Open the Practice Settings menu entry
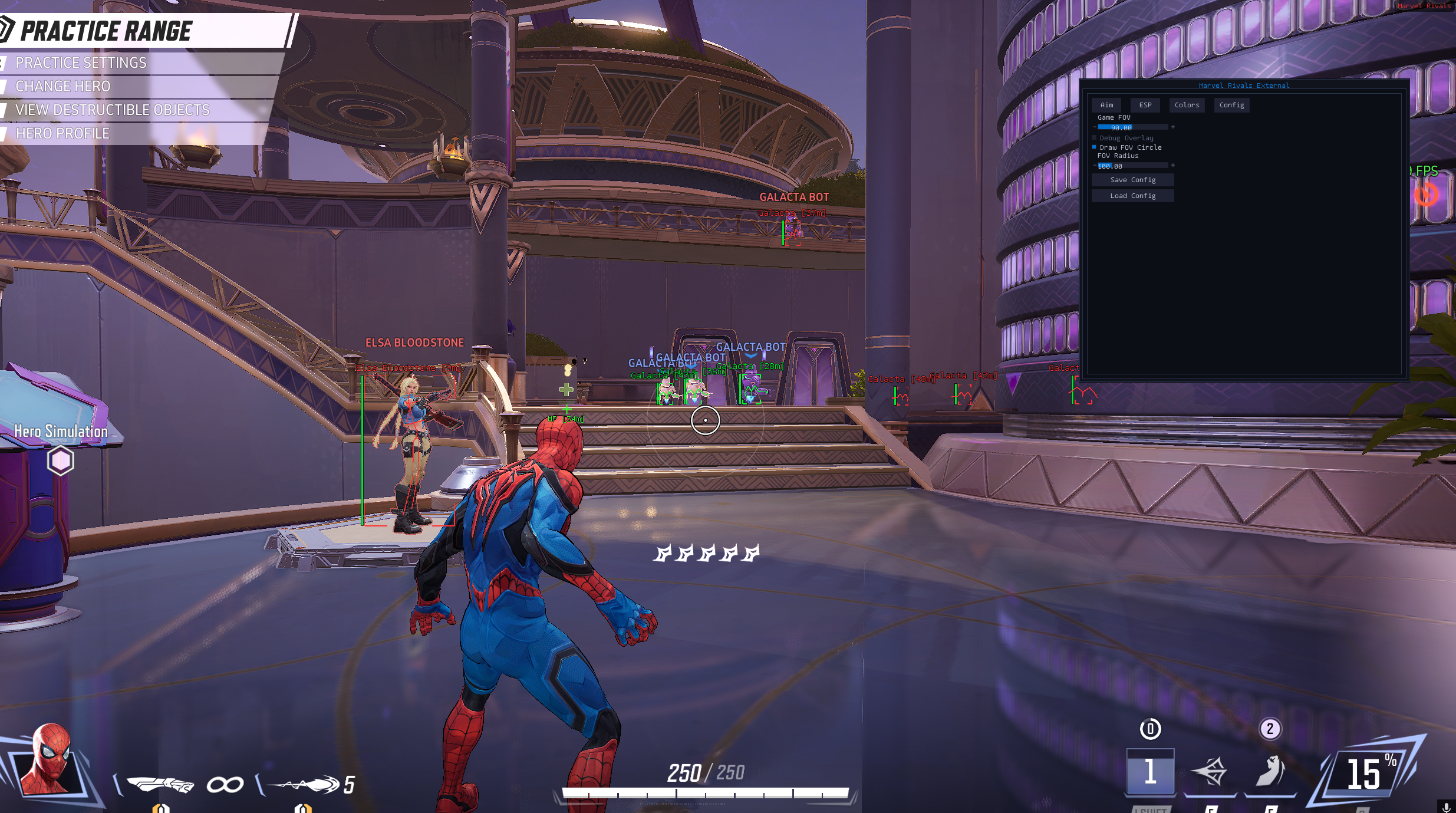The width and height of the screenshot is (1456, 813). pos(81,62)
